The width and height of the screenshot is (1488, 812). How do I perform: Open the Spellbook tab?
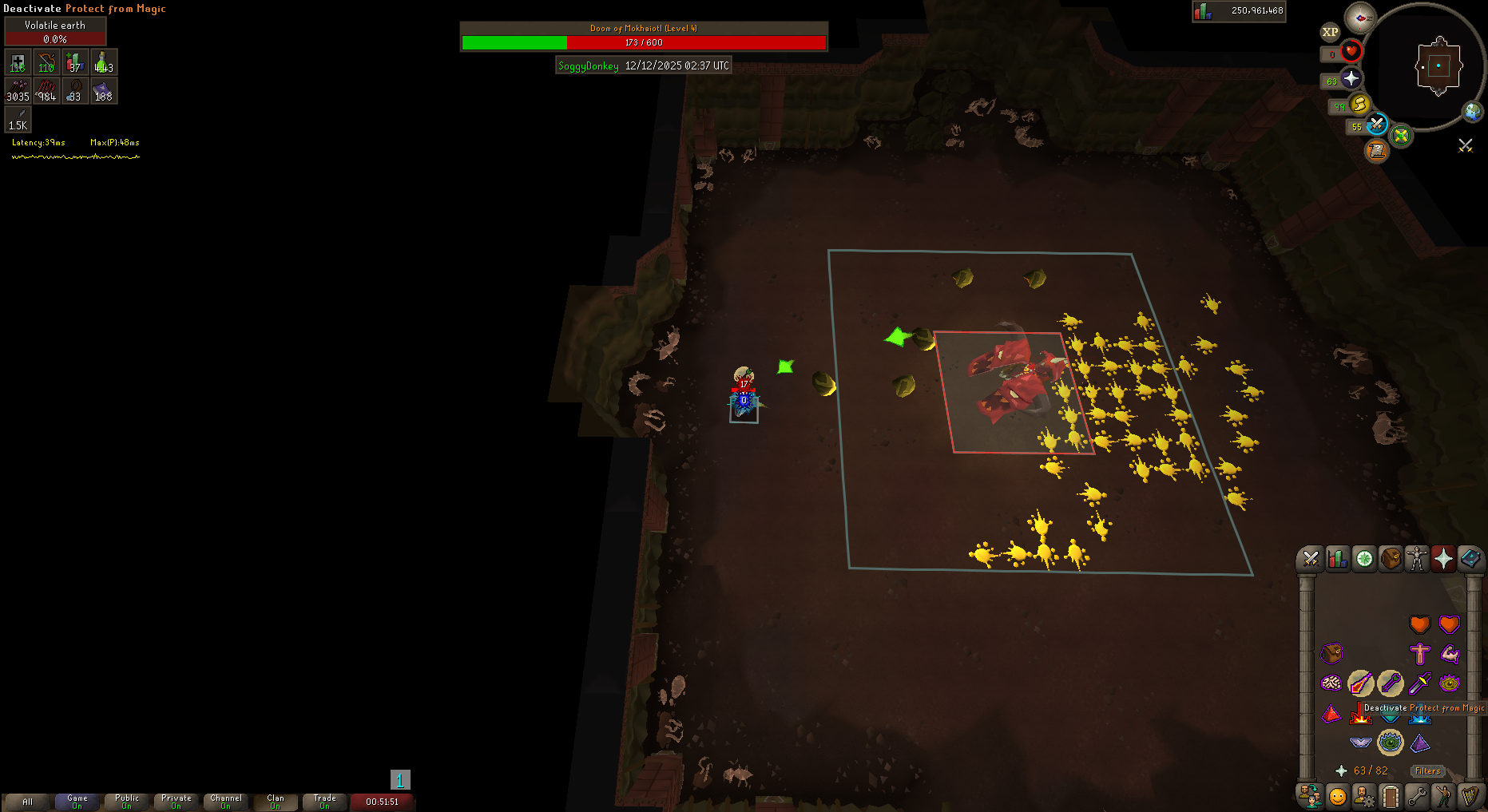pyautogui.click(x=1470, y=559)
